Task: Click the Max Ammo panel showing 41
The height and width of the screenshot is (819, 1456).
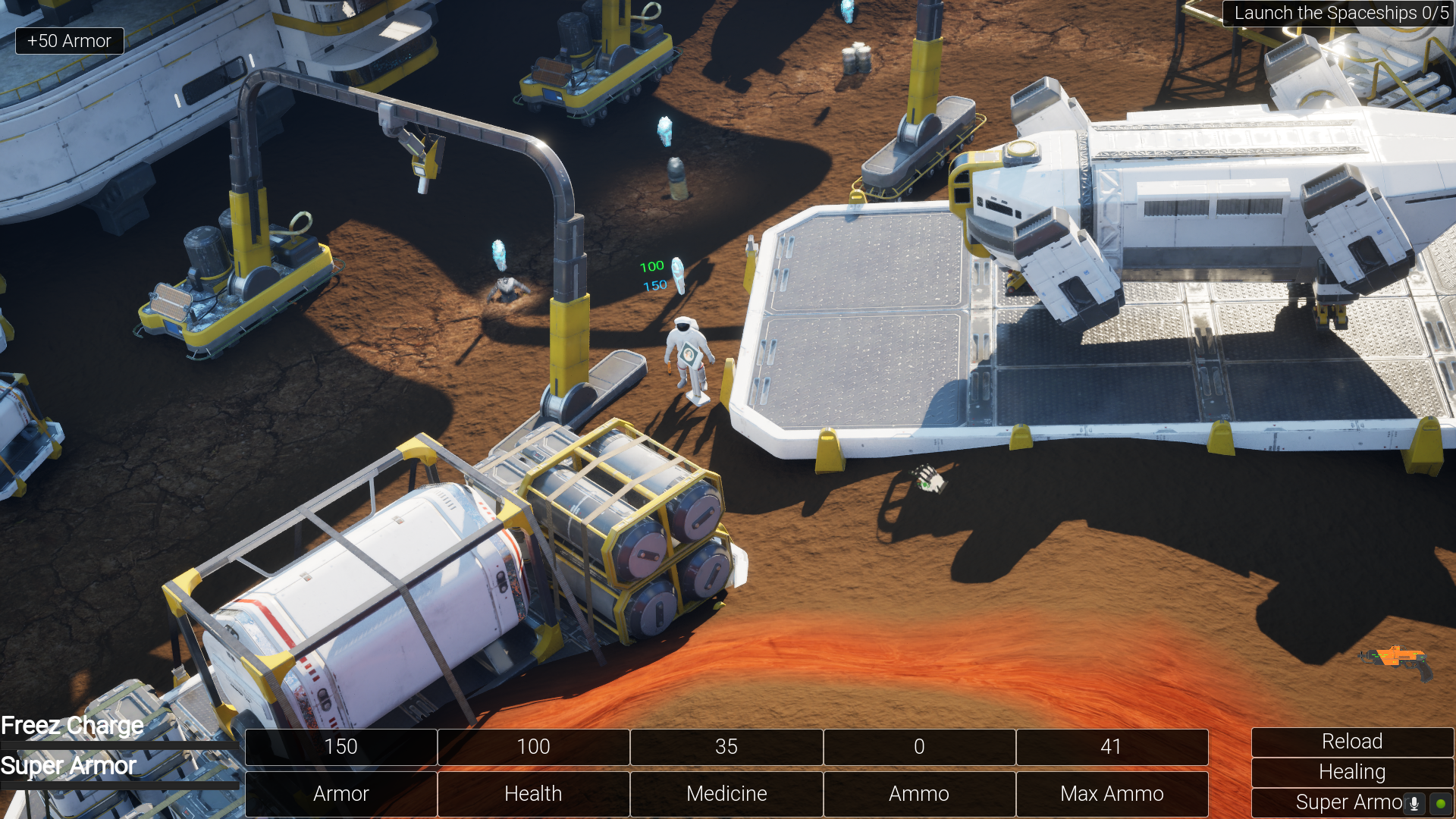Action: coord(1112,747)
